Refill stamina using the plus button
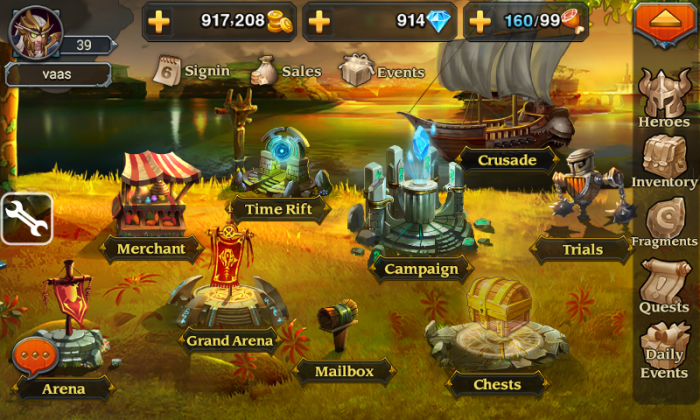This screenshot has height=420, width=700. pos(479,21)
